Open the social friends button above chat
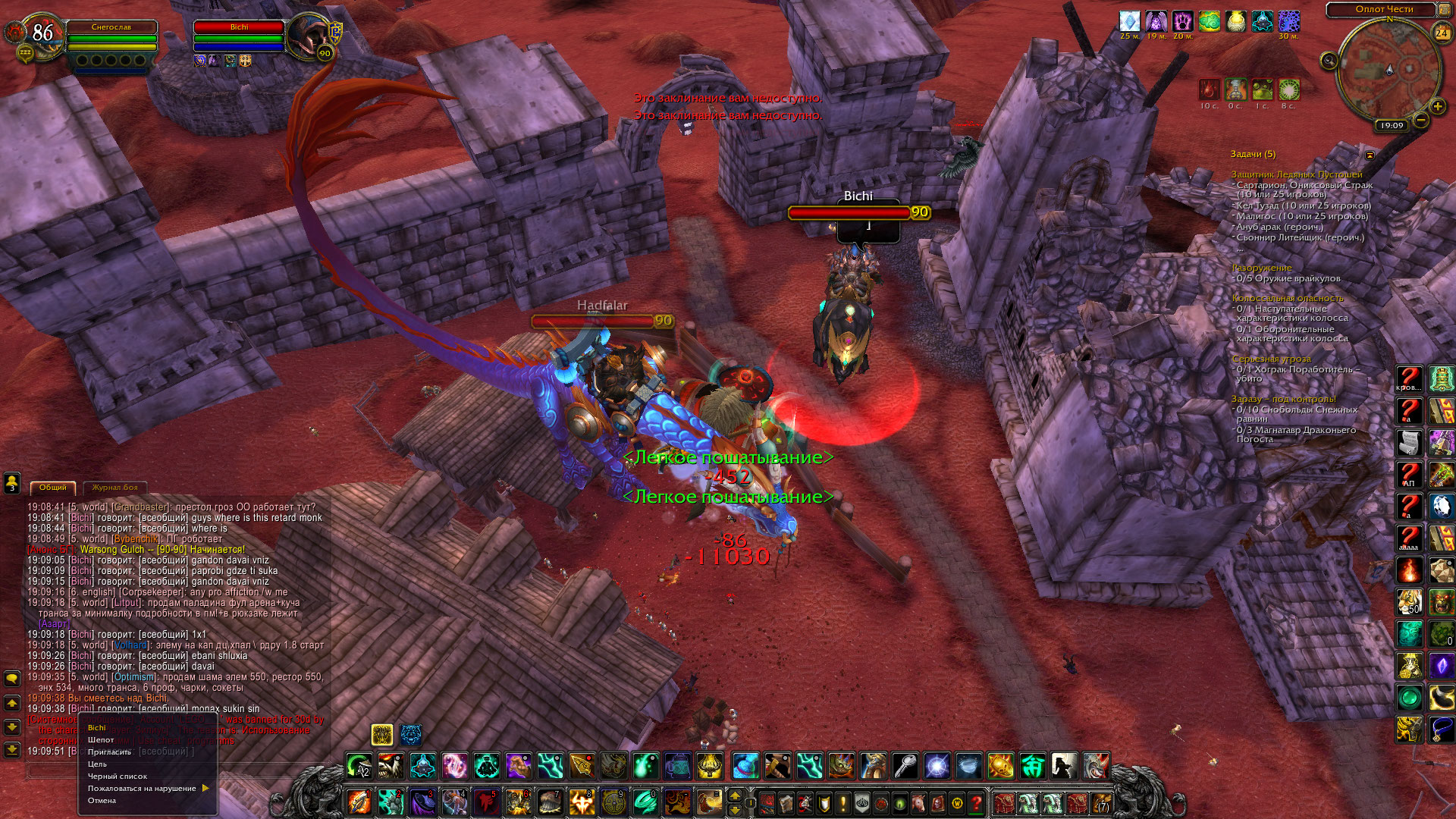 pyautogui.click(x=12, y=482)
